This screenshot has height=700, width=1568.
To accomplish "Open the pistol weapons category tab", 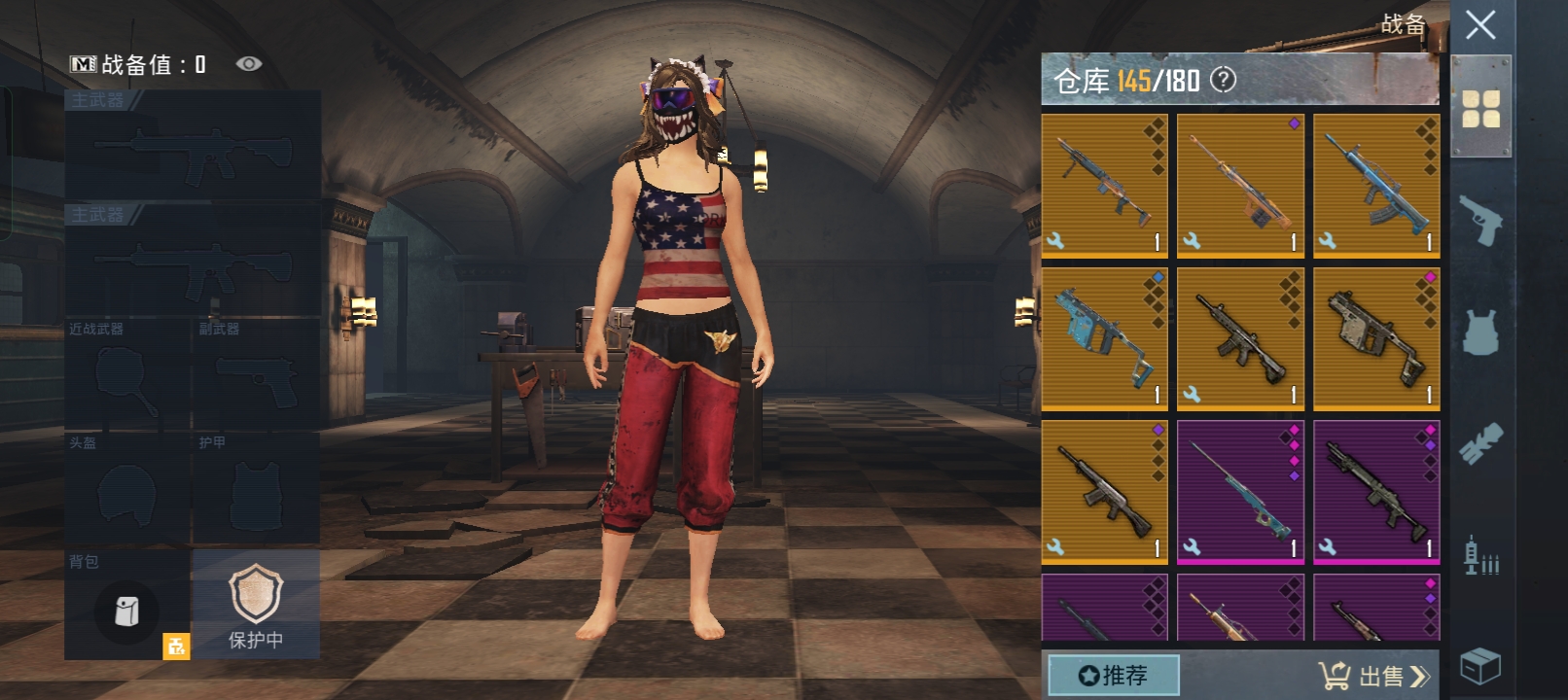I will coord(1480,220).
